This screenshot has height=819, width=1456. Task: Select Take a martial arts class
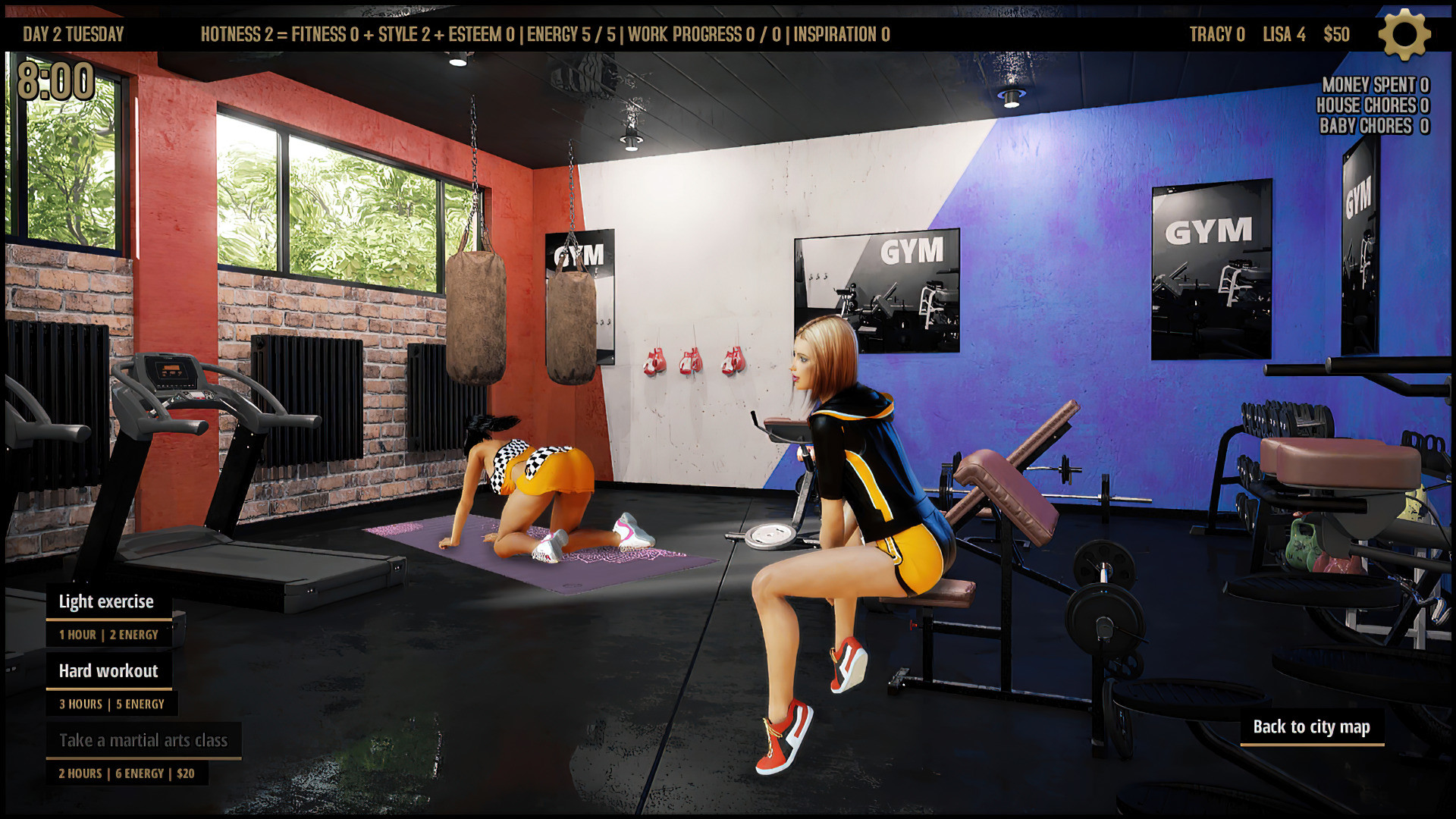point(145,740)
